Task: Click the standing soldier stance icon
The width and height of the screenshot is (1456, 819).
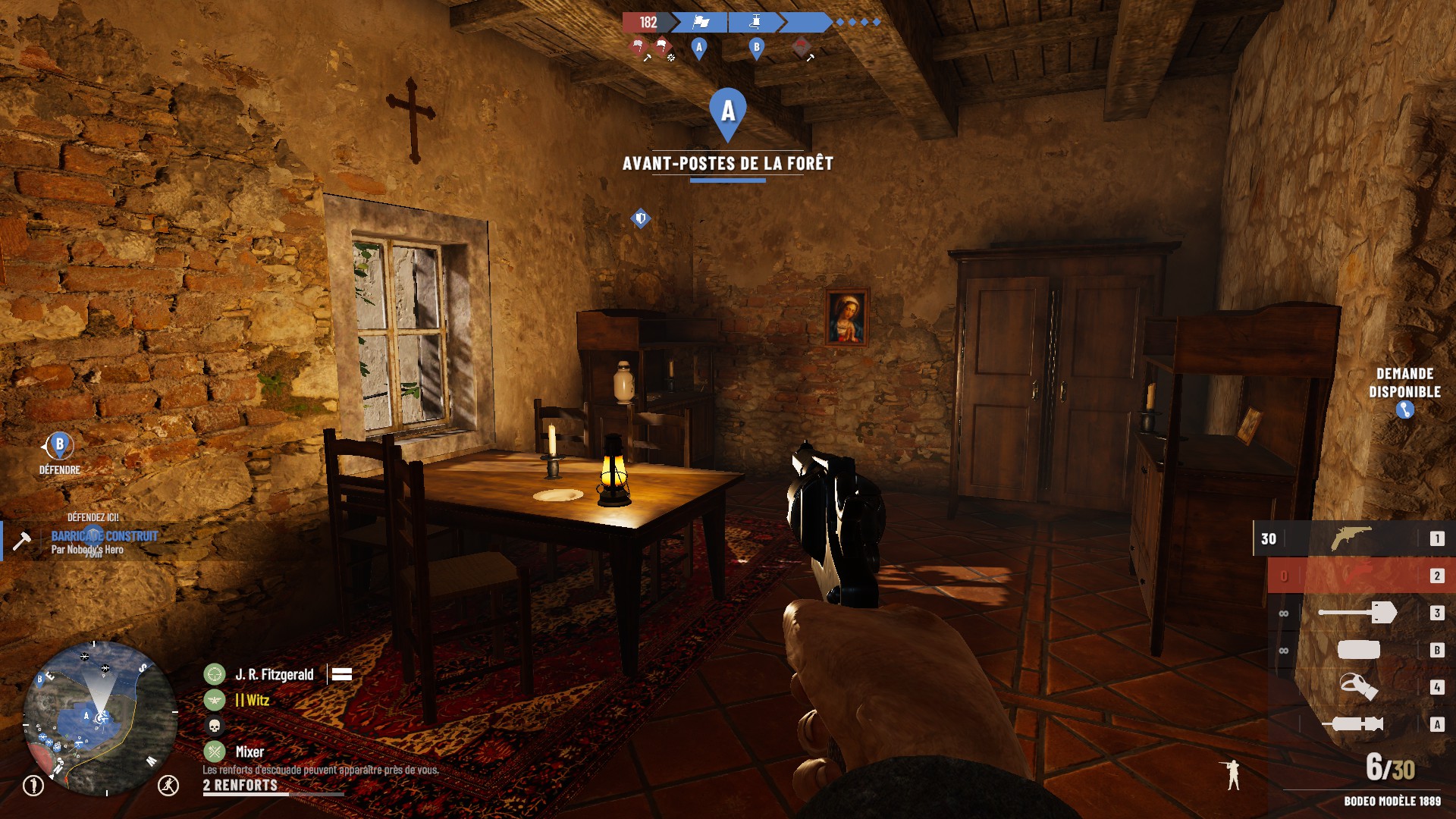Action: [1234, 774]
